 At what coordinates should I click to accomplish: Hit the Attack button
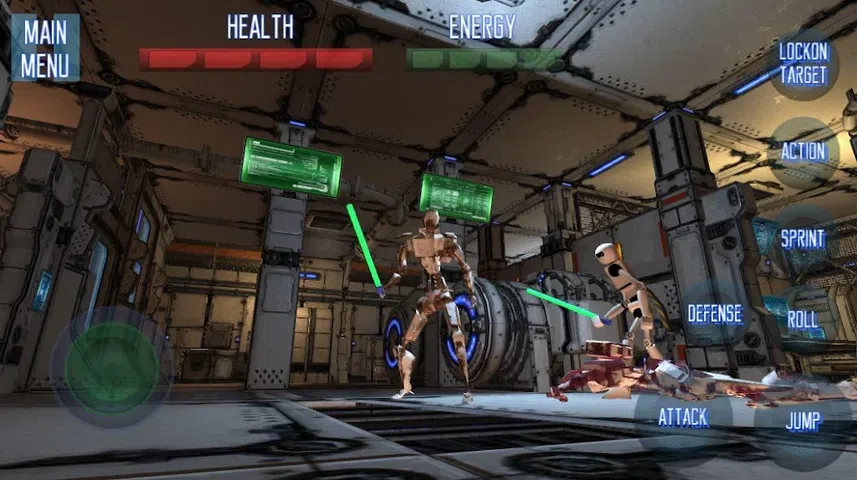683,418
